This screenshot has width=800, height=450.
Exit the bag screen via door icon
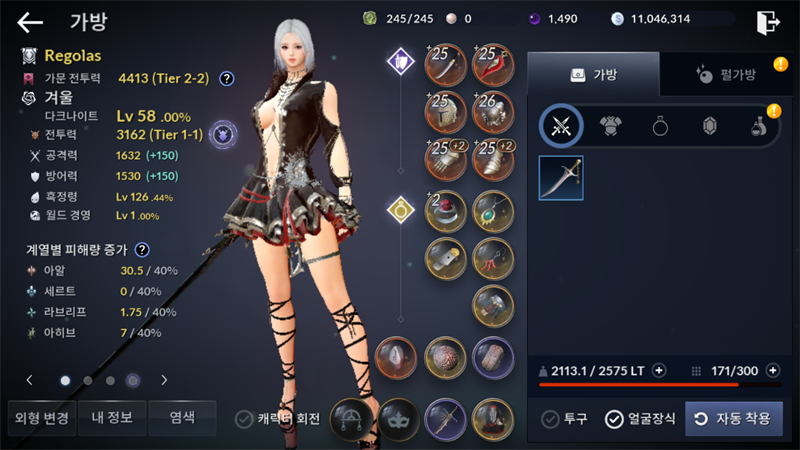click(x=767, y=22)
